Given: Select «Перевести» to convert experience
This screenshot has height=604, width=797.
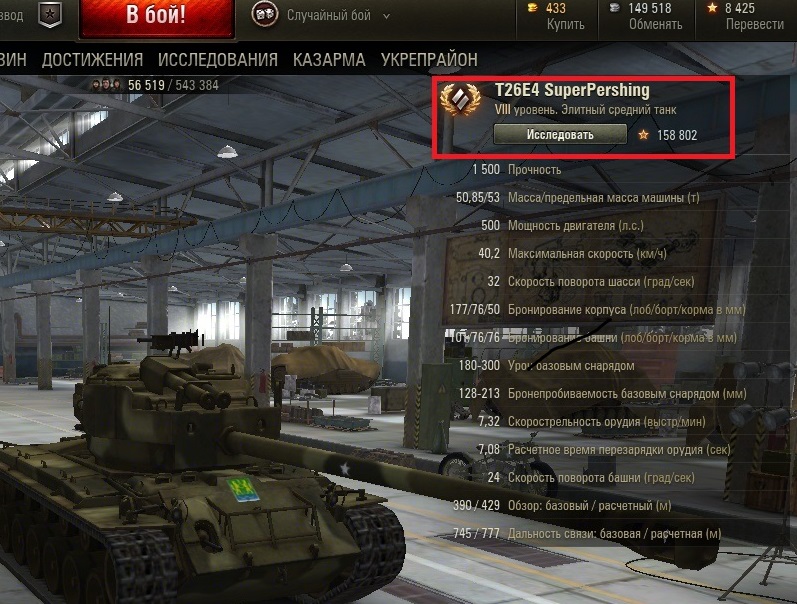Looking at the screenshot, I should pyautogui.click(x=754, y=24).
